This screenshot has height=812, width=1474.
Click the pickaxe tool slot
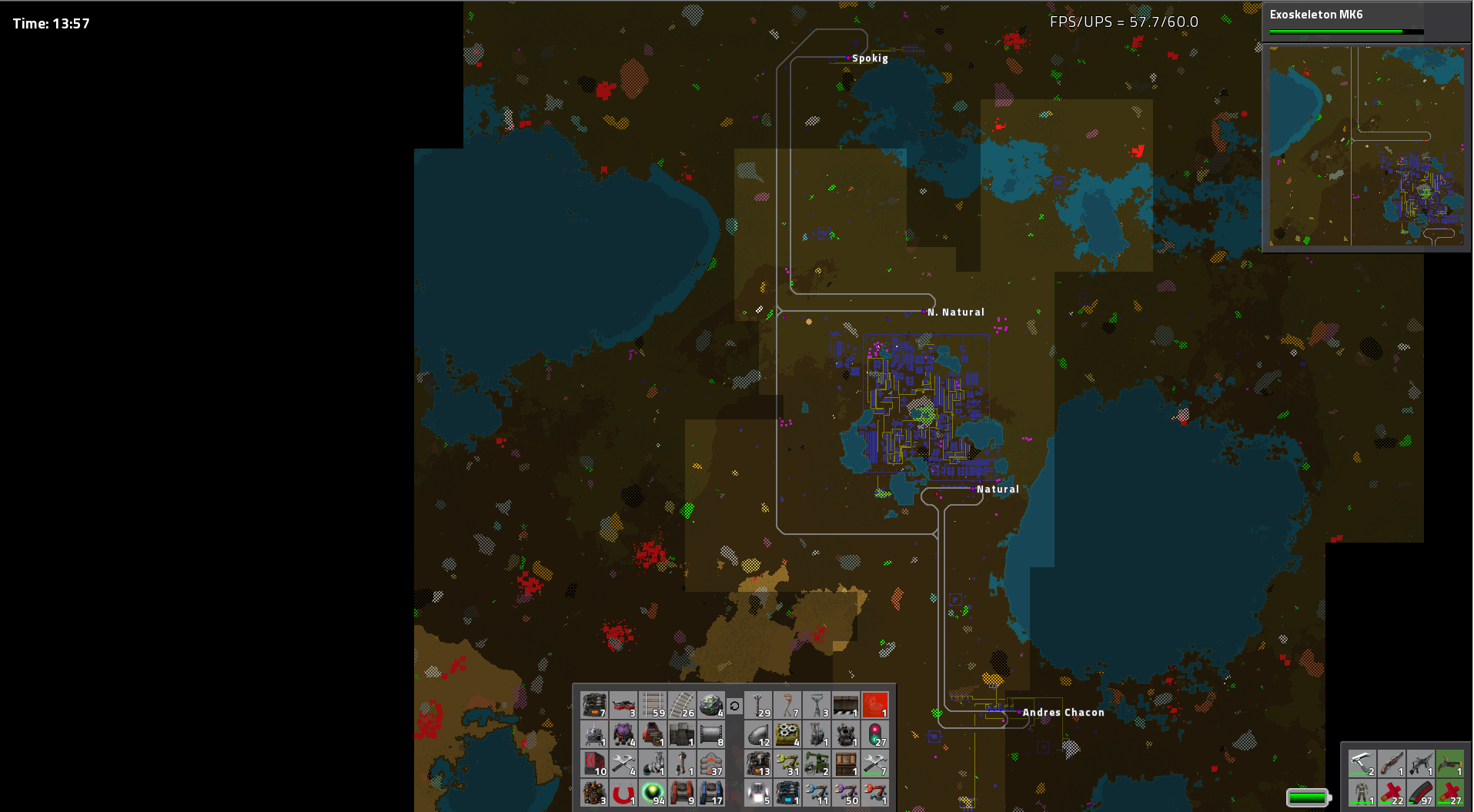(x=1362, y=764)
